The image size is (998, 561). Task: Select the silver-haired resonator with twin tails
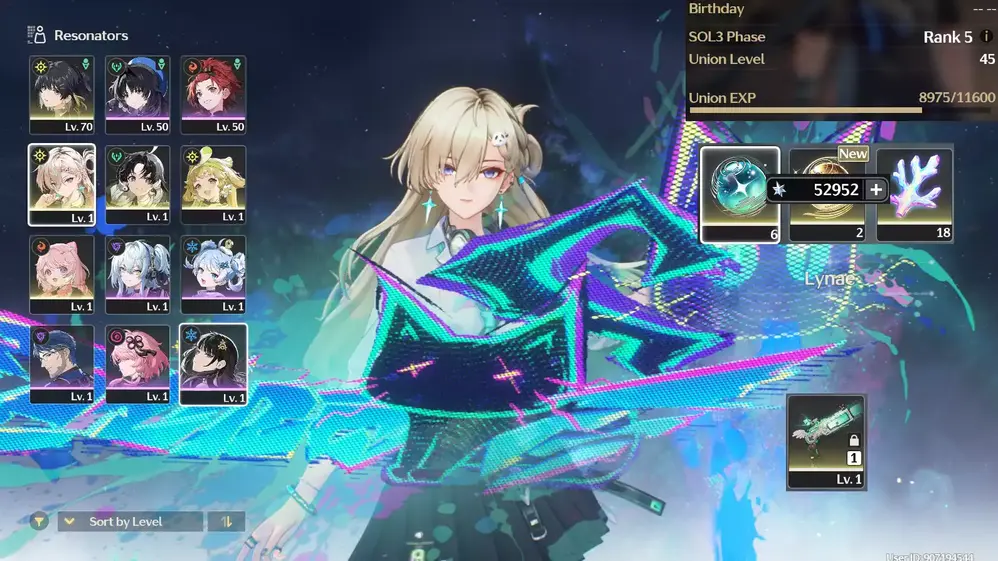click(x=138, y=275)
